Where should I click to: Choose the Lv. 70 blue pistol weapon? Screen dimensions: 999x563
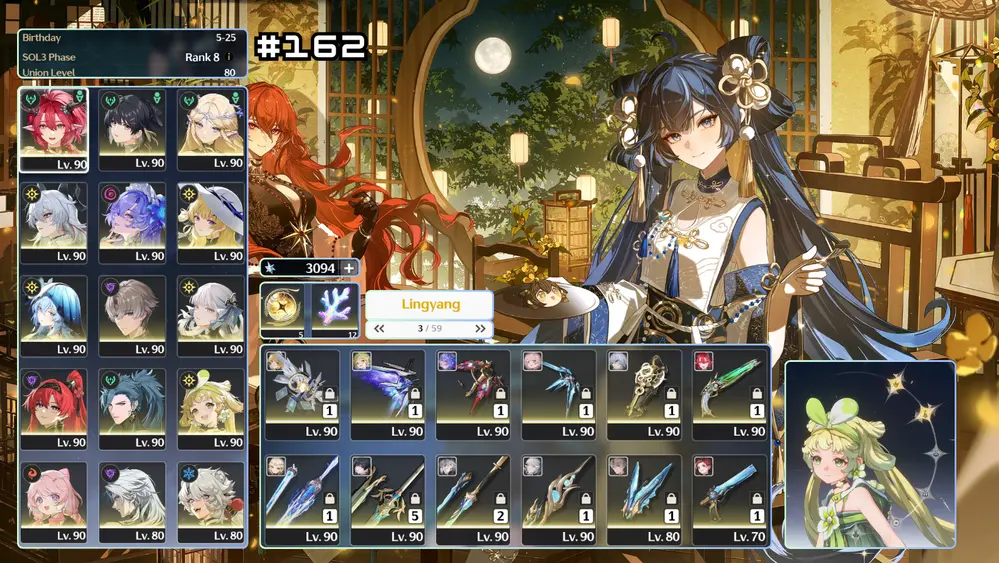[731, 499]
